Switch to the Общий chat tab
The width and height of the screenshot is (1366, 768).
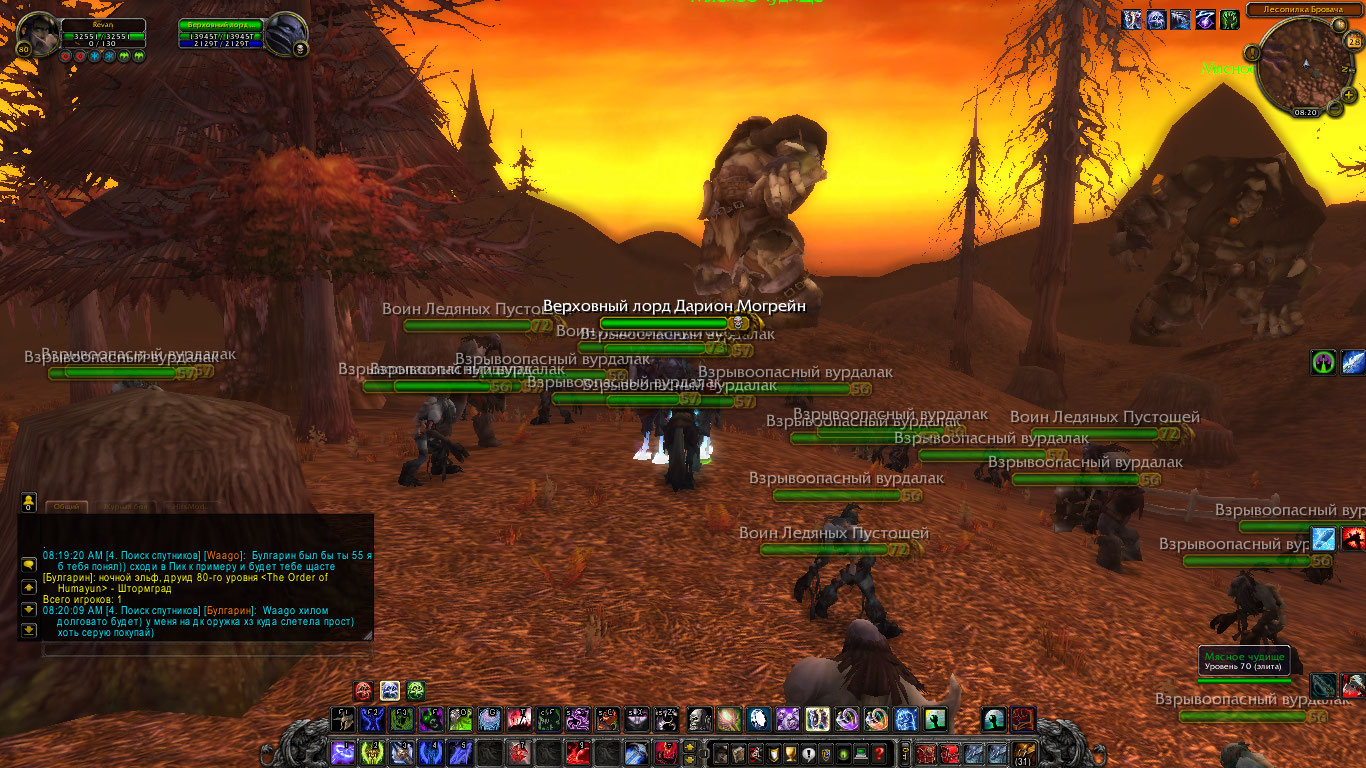pos(66,507)
